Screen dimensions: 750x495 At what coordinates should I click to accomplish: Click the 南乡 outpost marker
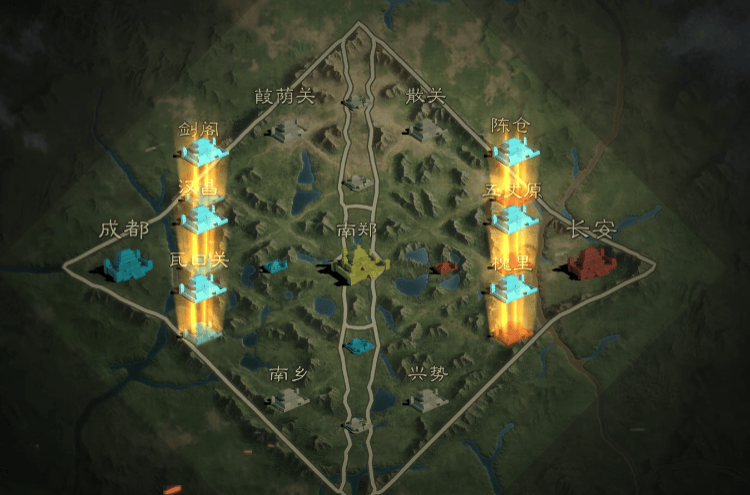click(290, 400)
